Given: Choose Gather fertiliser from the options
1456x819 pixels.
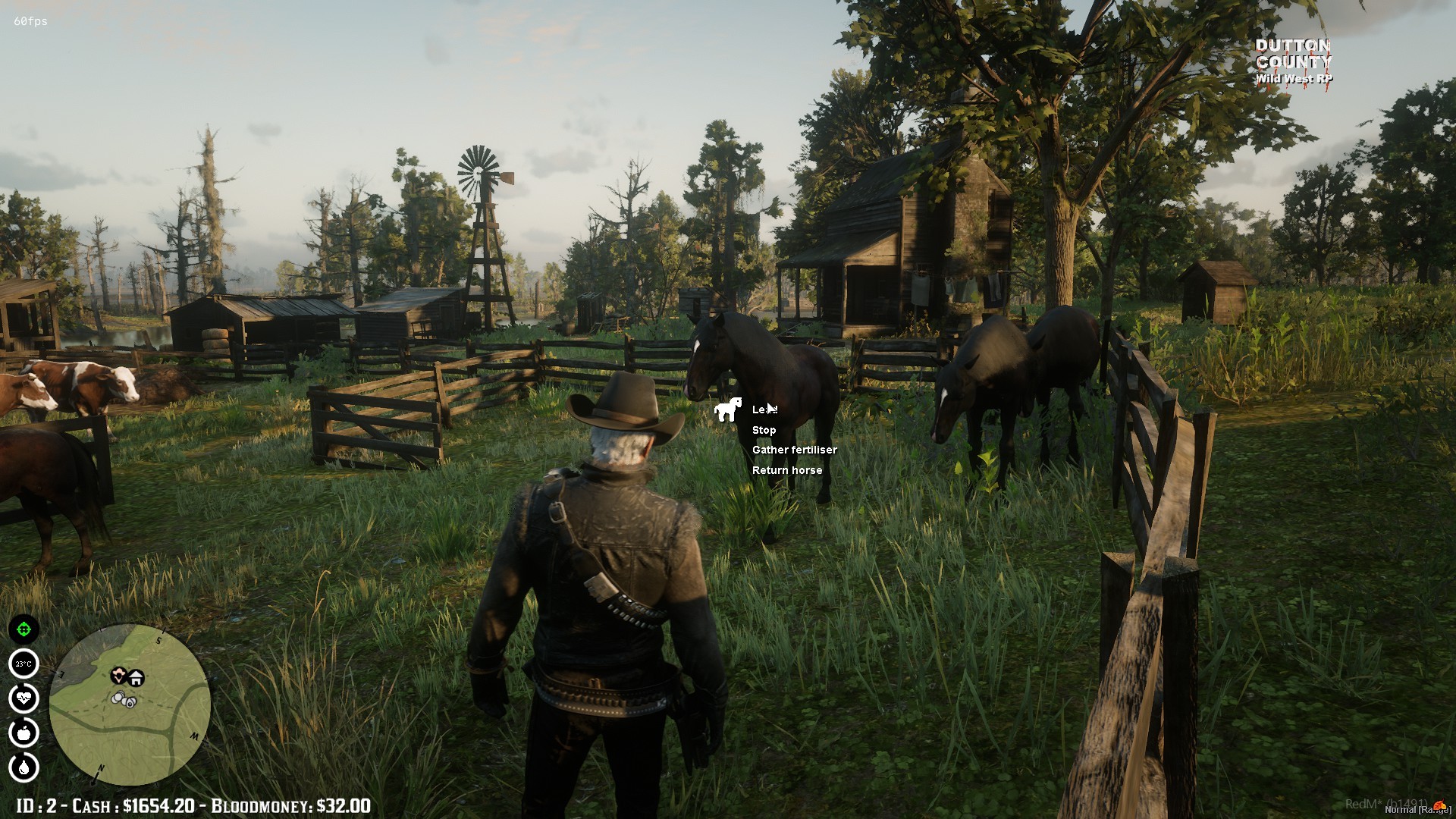Looking at the screenshot, I should (794, 450).
